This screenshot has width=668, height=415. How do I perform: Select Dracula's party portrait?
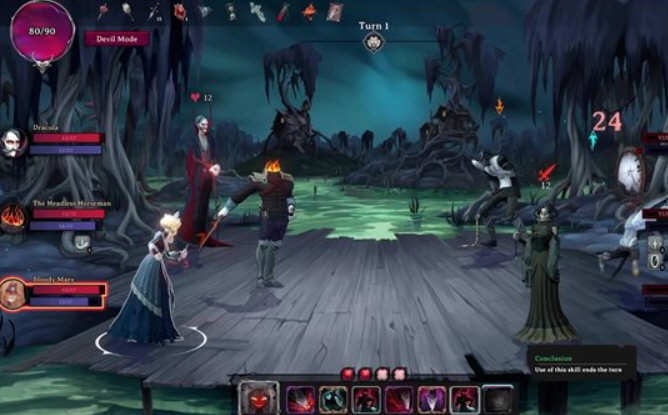click(13, 143)
